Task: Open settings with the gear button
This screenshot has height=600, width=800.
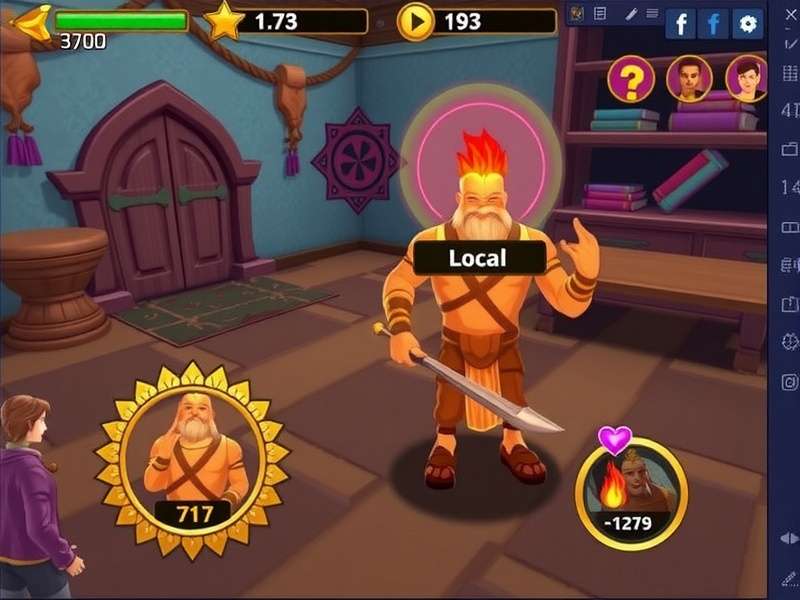Action: (x=746, y=24)
